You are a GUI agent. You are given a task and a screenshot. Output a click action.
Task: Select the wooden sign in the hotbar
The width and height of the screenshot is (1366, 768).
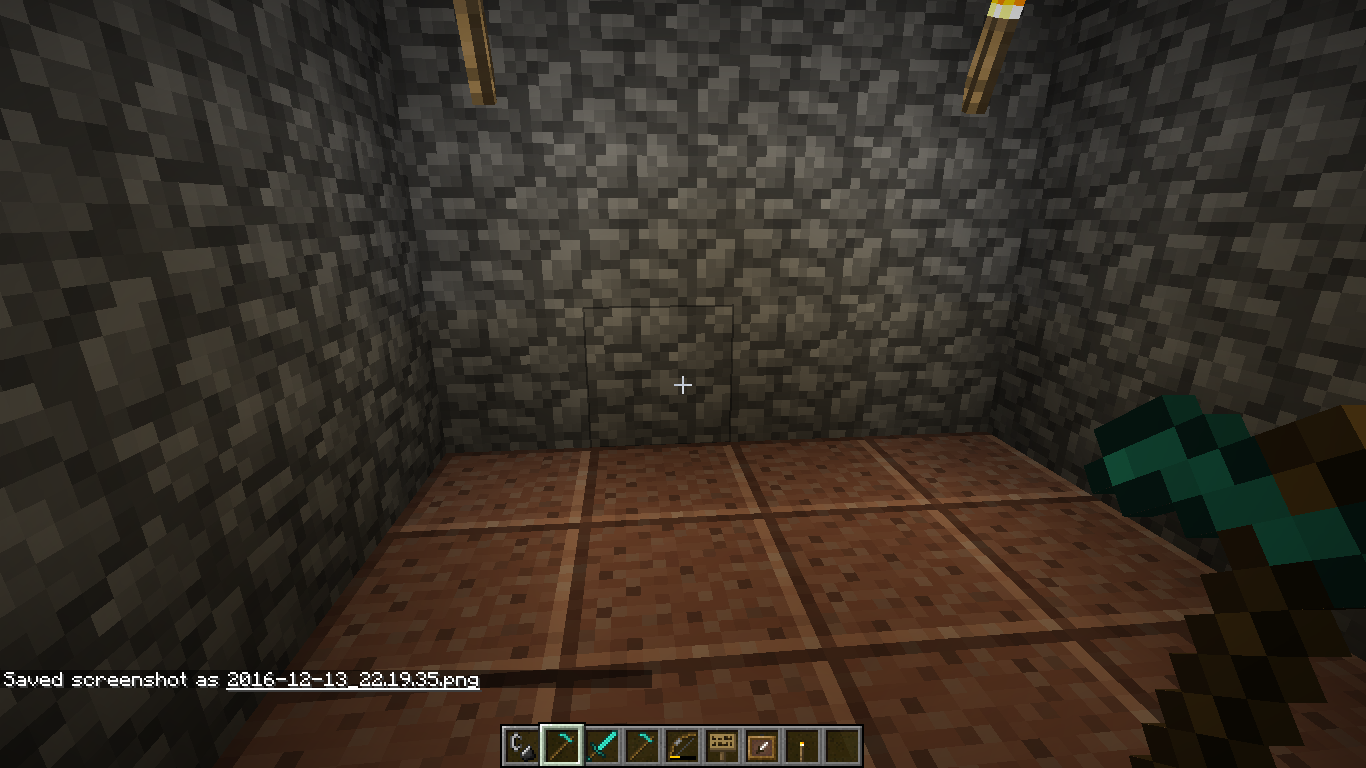coord(721,746)
